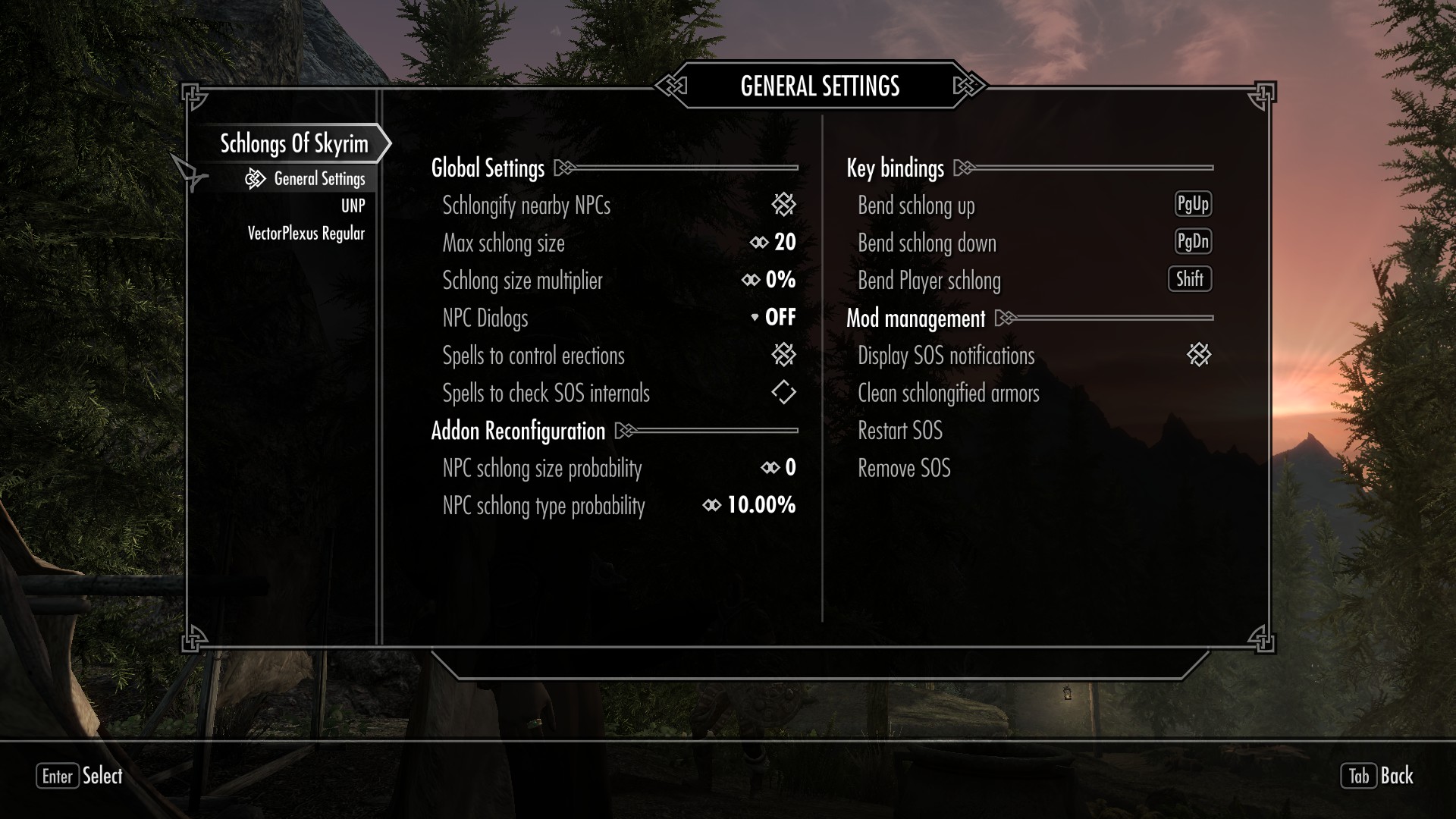Image resolution: width=1456 pixels, height=819 pixels.
Task: Select the General Settings page
Action: pos(319,179)
